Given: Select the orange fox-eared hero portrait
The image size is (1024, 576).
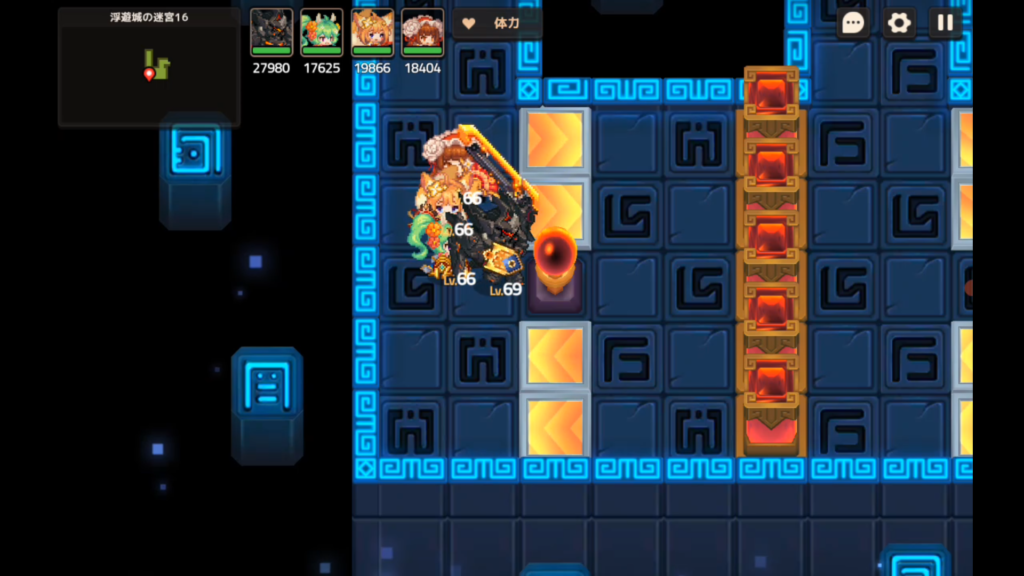Looking at the screenshot, I should click(371, 32).
